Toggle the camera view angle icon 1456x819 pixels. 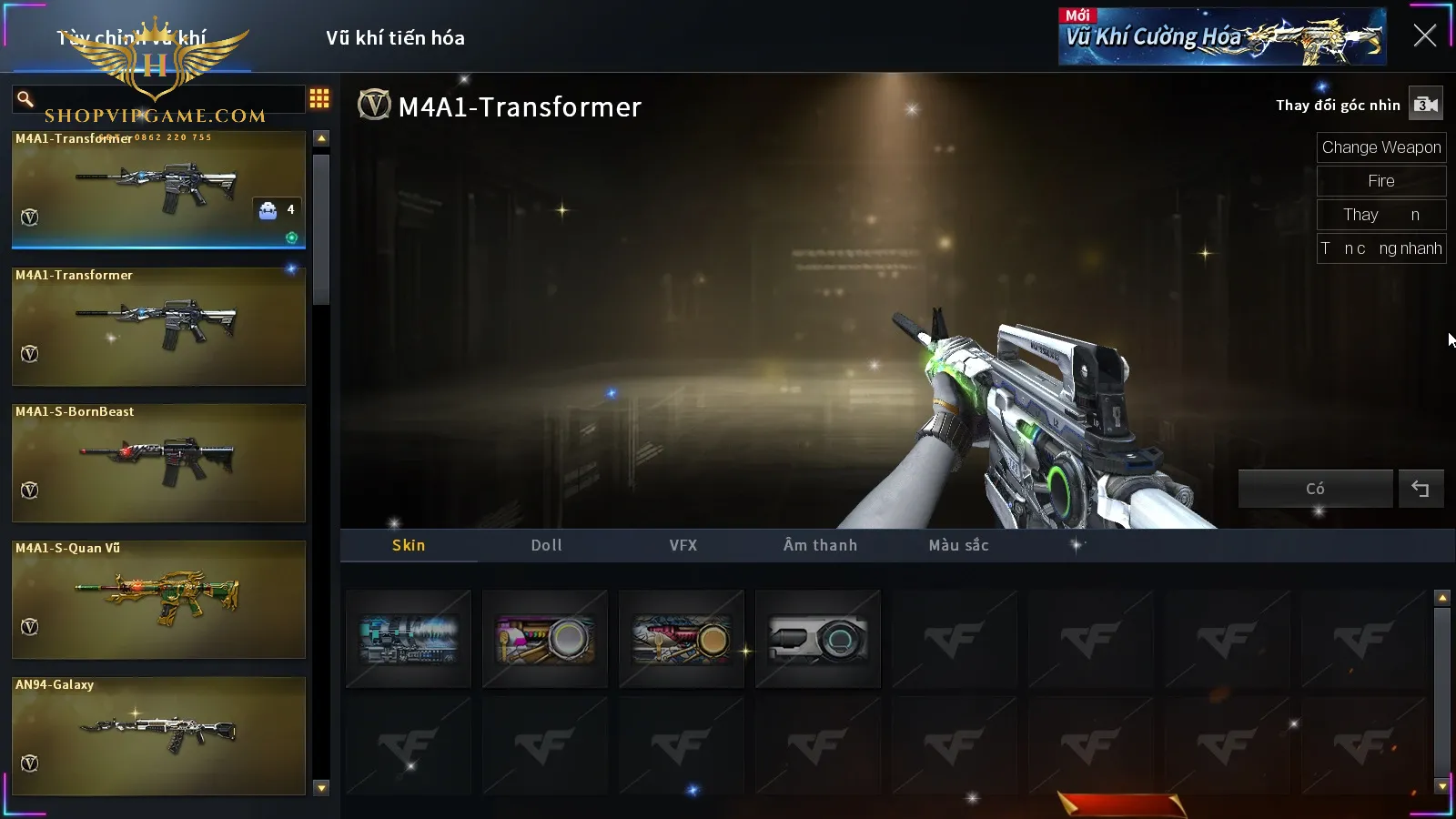1426,105
